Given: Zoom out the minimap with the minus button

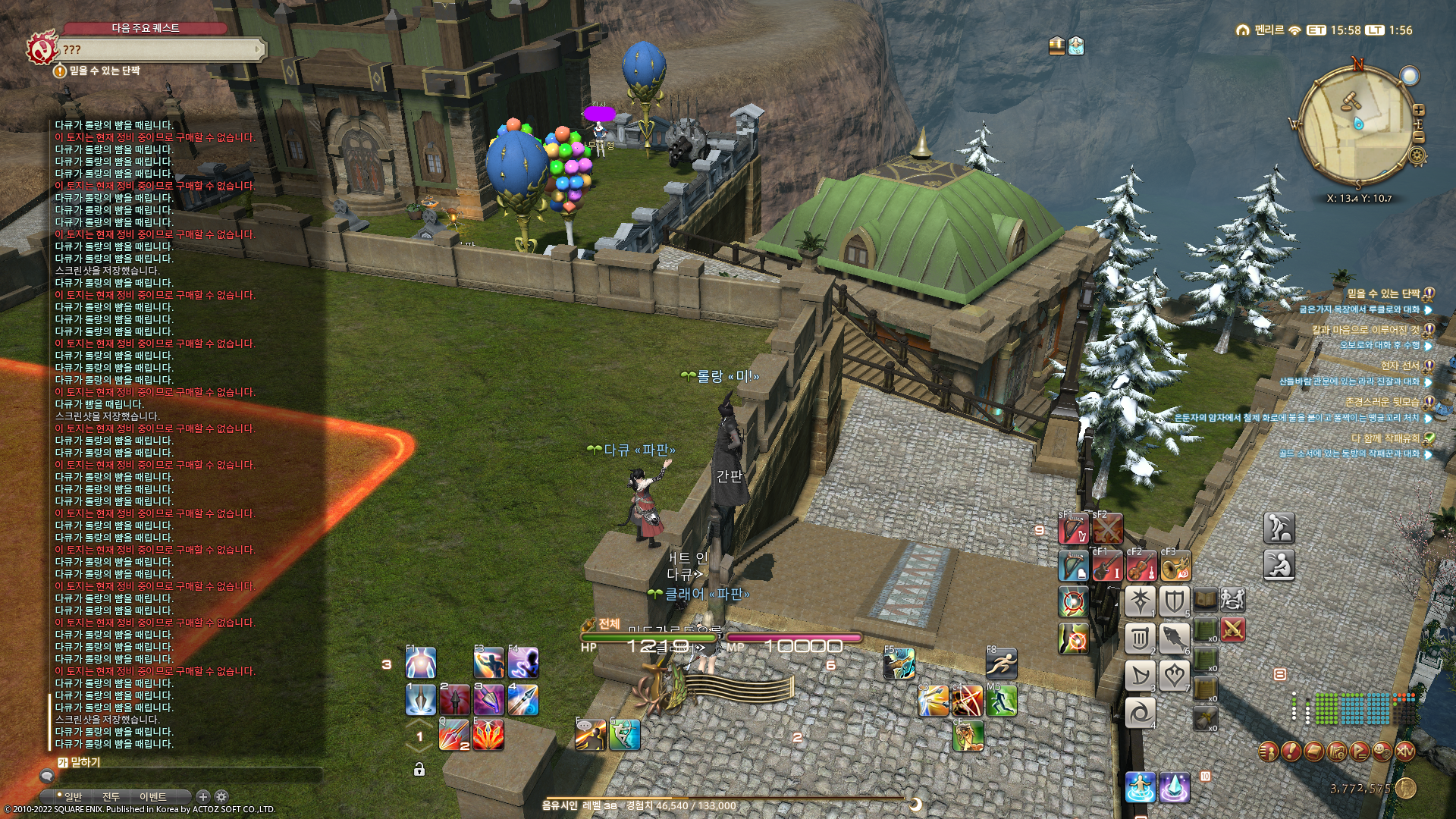Looking at the screenshot, I should tap(1419, 137).
